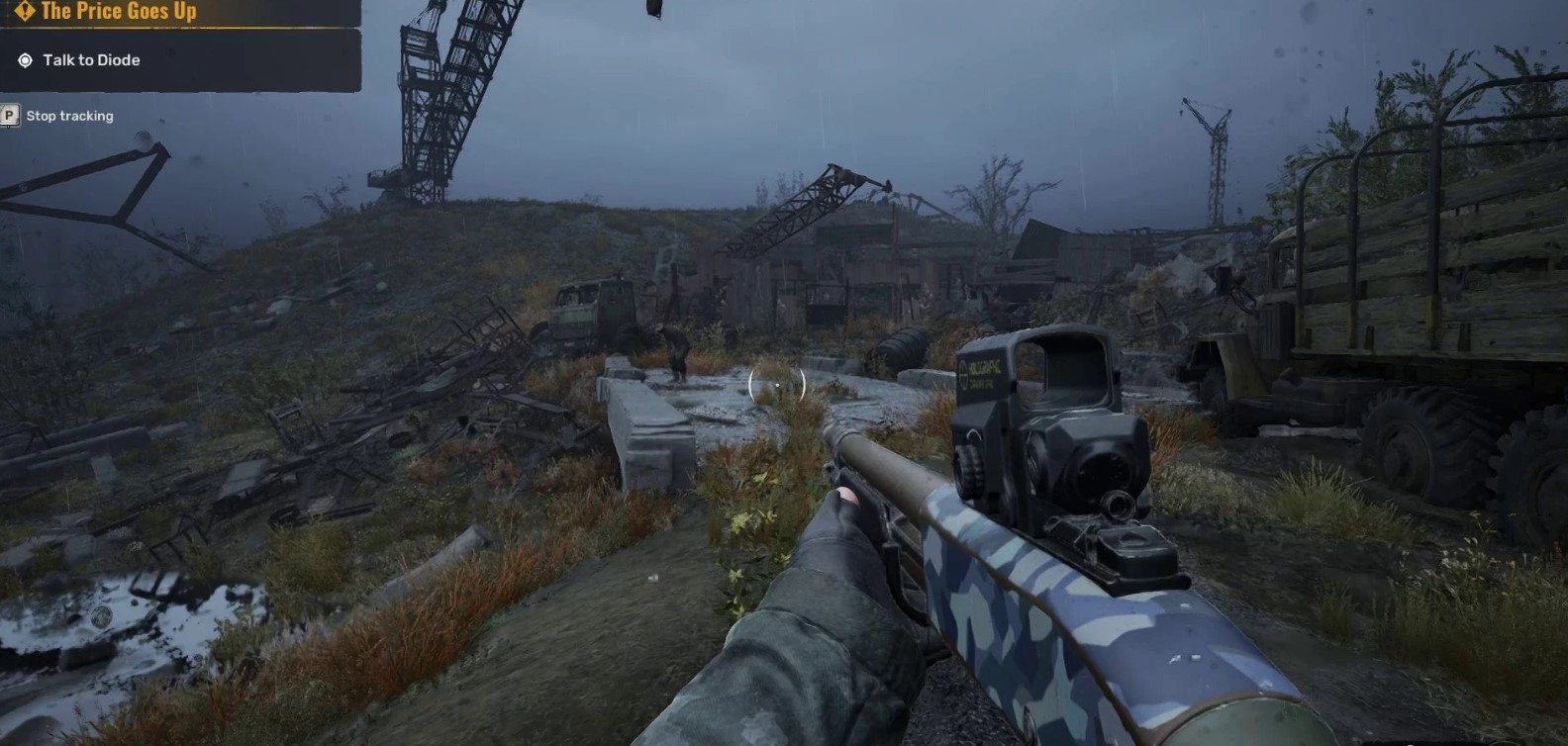Click the Talk to Diode objective

pos(91,60)
